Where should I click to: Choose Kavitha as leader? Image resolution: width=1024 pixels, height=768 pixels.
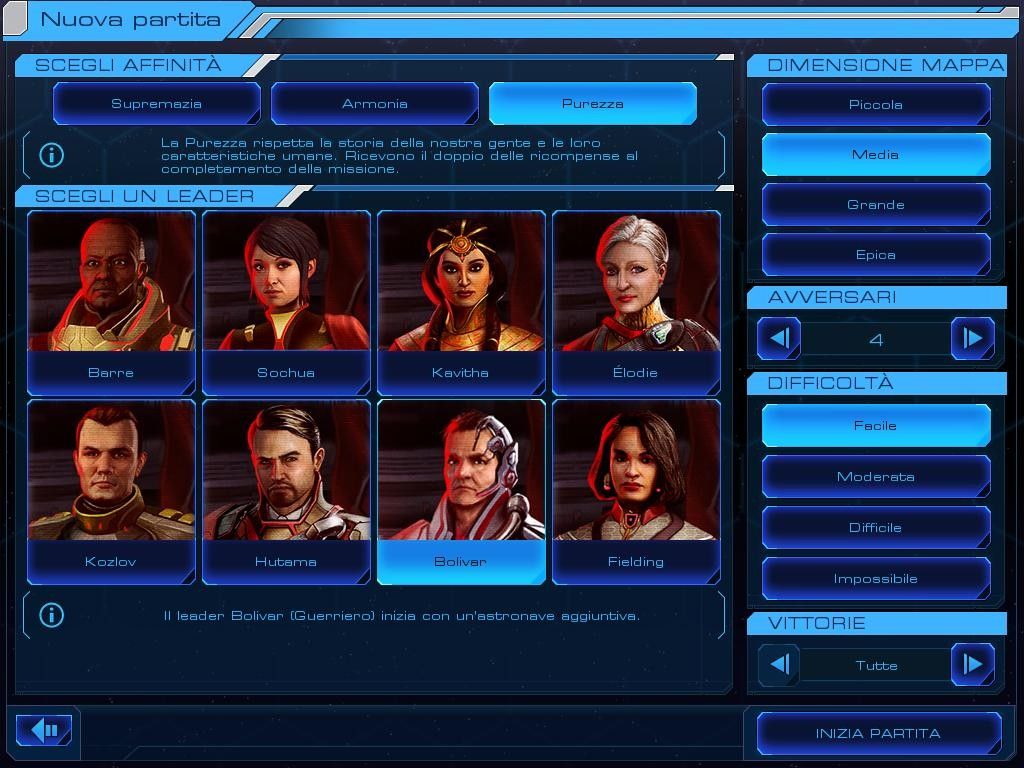(x=461, y=302)
